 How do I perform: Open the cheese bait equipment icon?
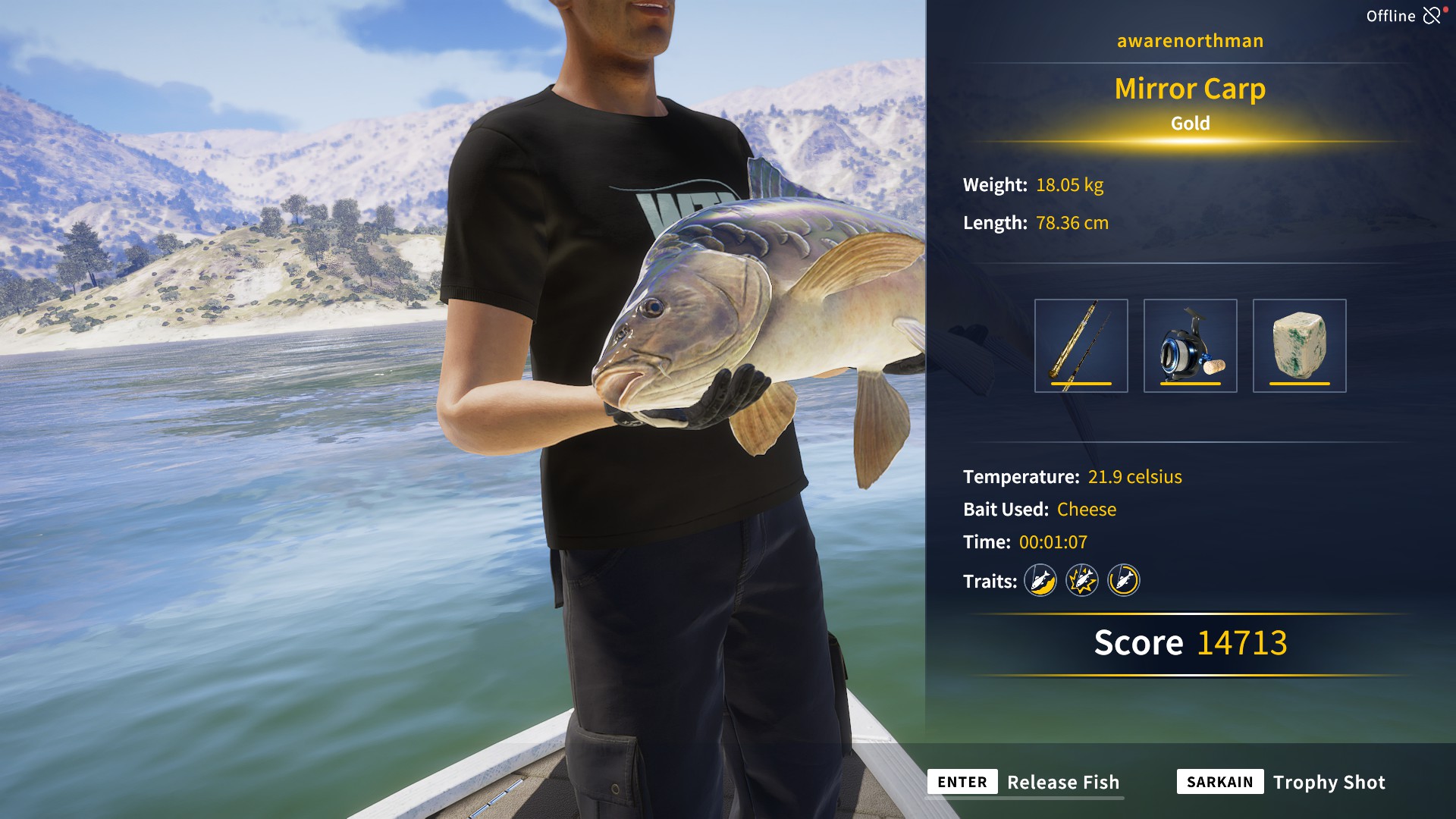click(x=1298, y=345)
